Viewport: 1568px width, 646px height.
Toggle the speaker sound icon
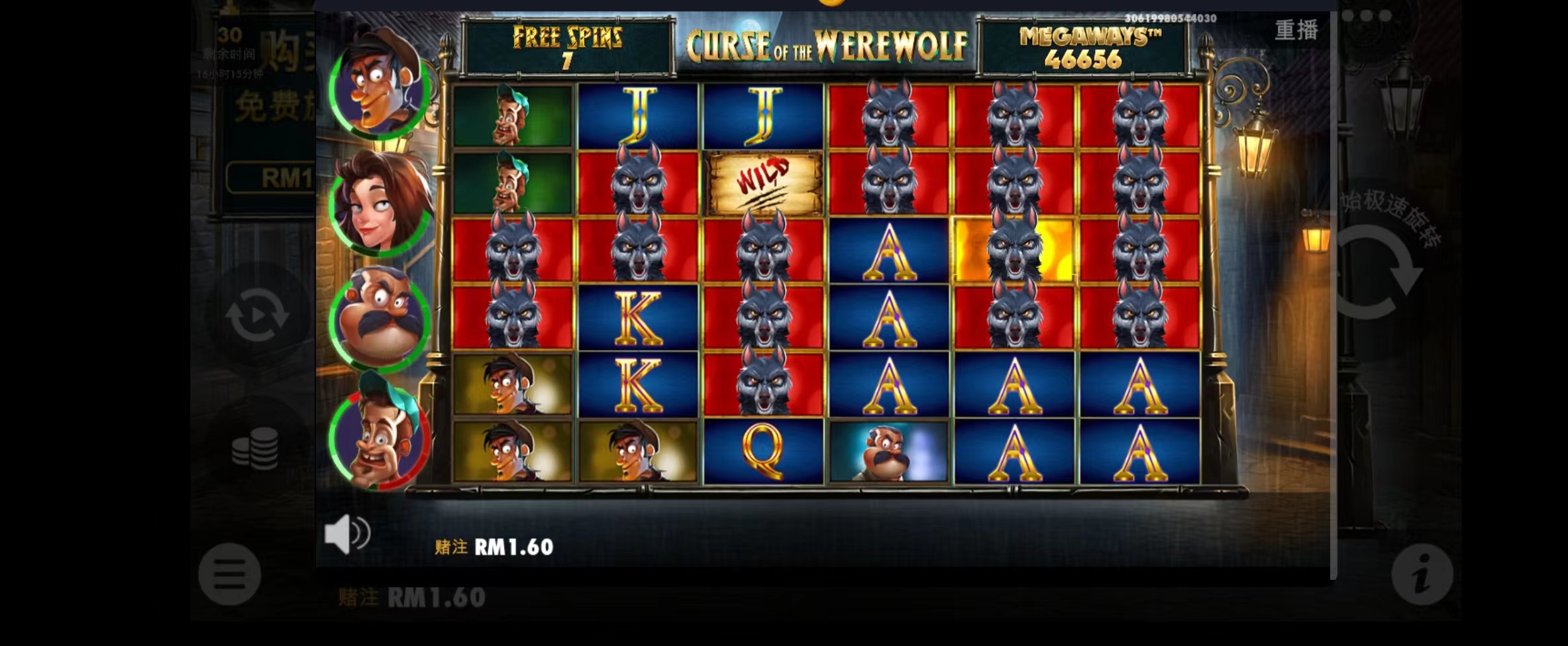(347, 533)
